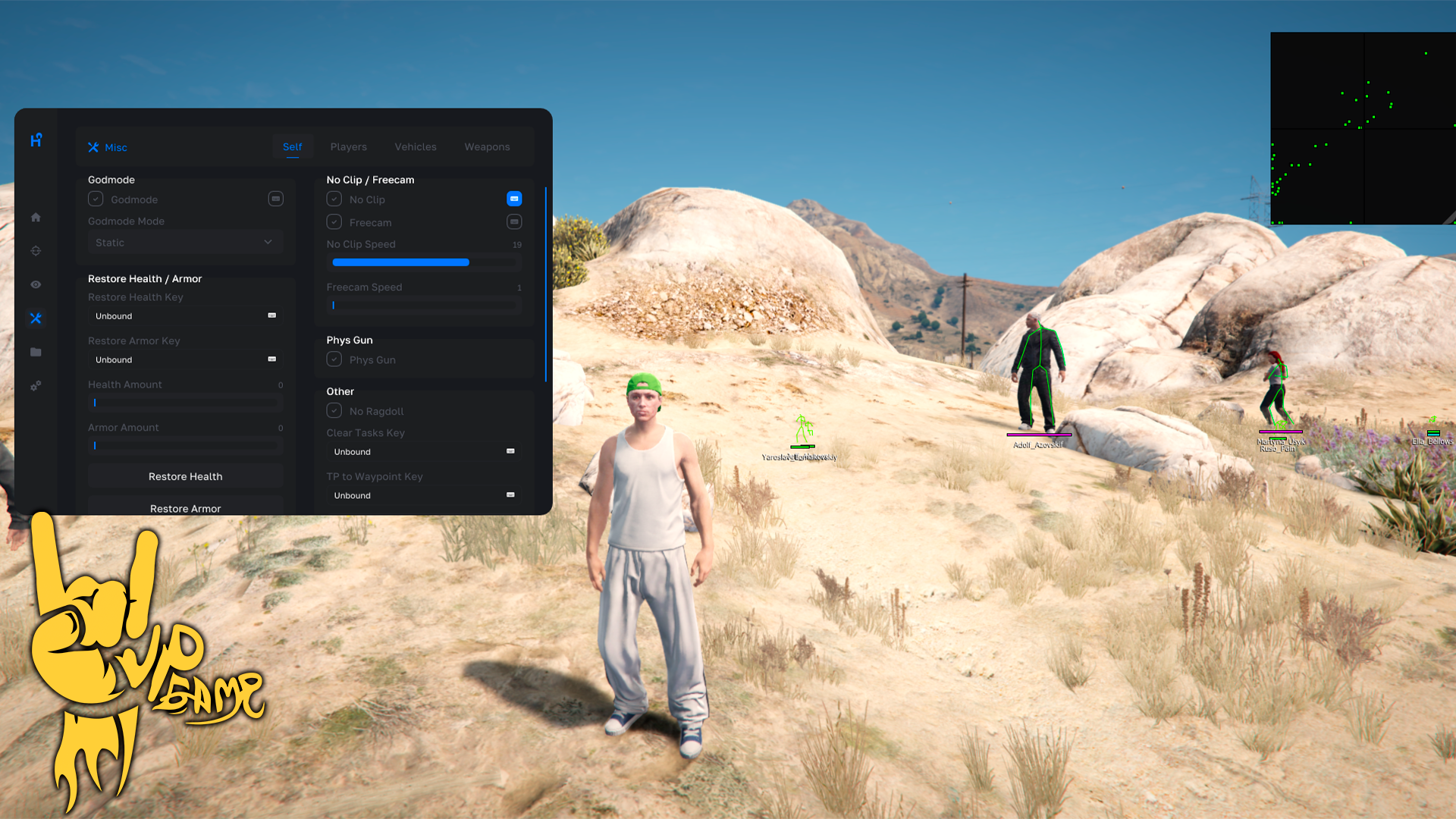Enable the Phys Gun checkbox
Screen dimensions: 1456x819
click(x=334, y=359)
